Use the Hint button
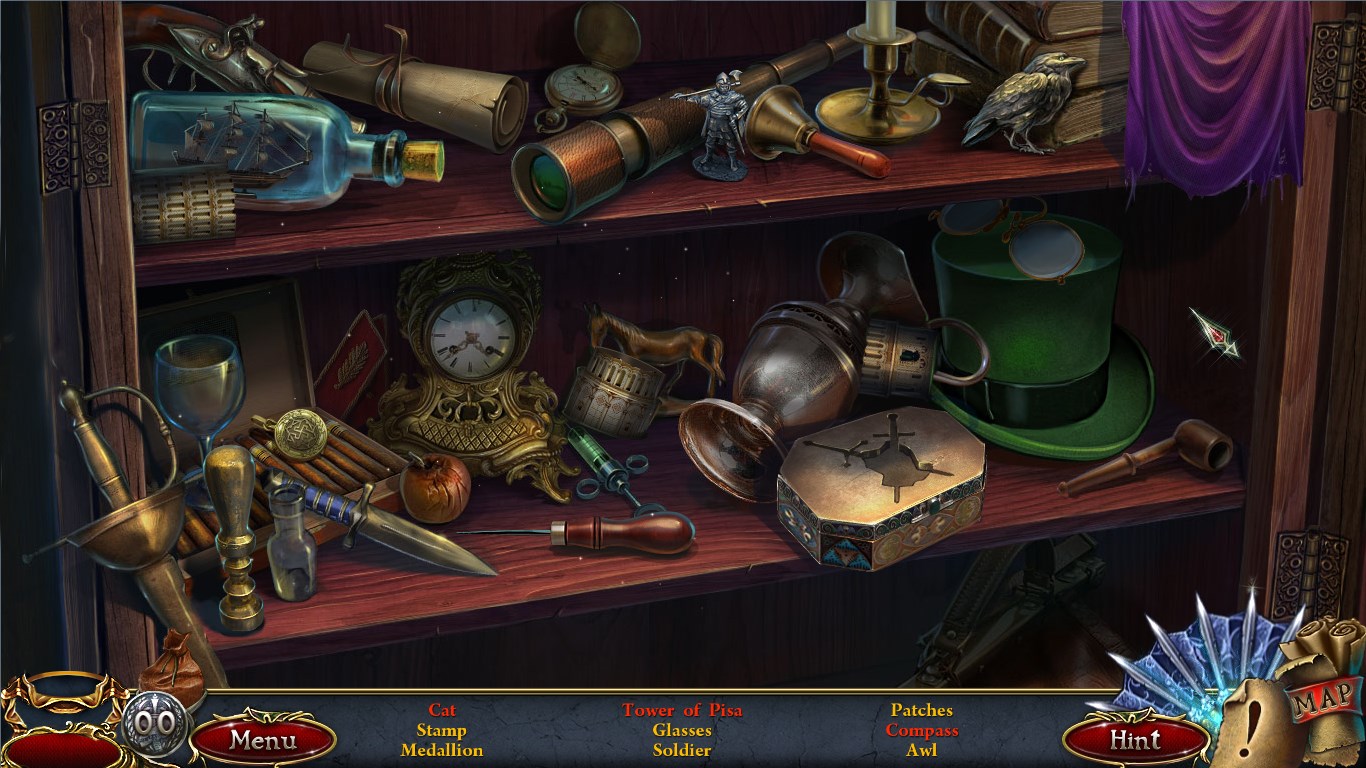Screen dimensions: 1366x768 (1135, 740)
